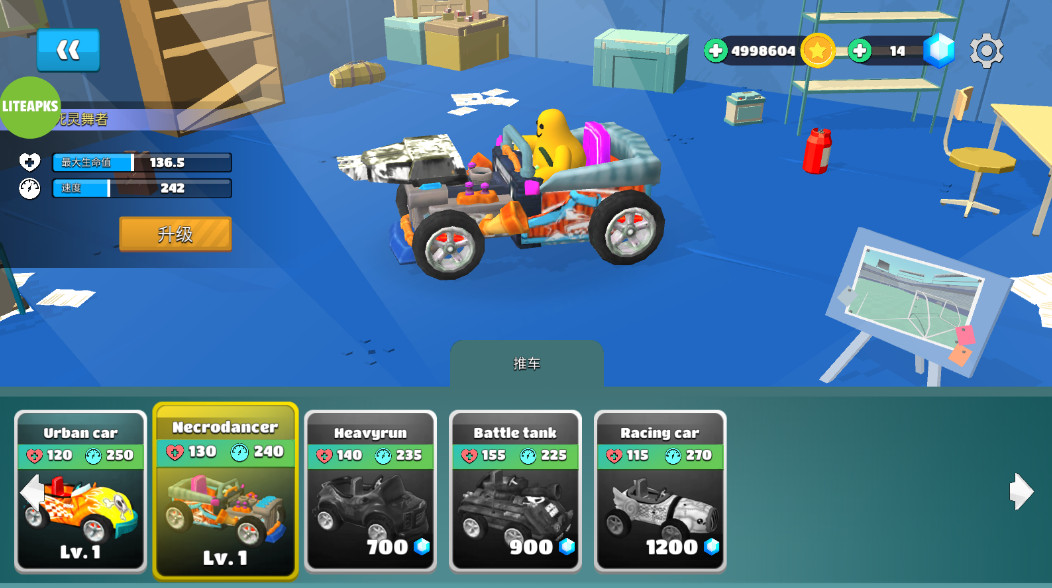The image size is (1052, 588).
Task: Select the Racing car card
Action: [x=660, y=491]
